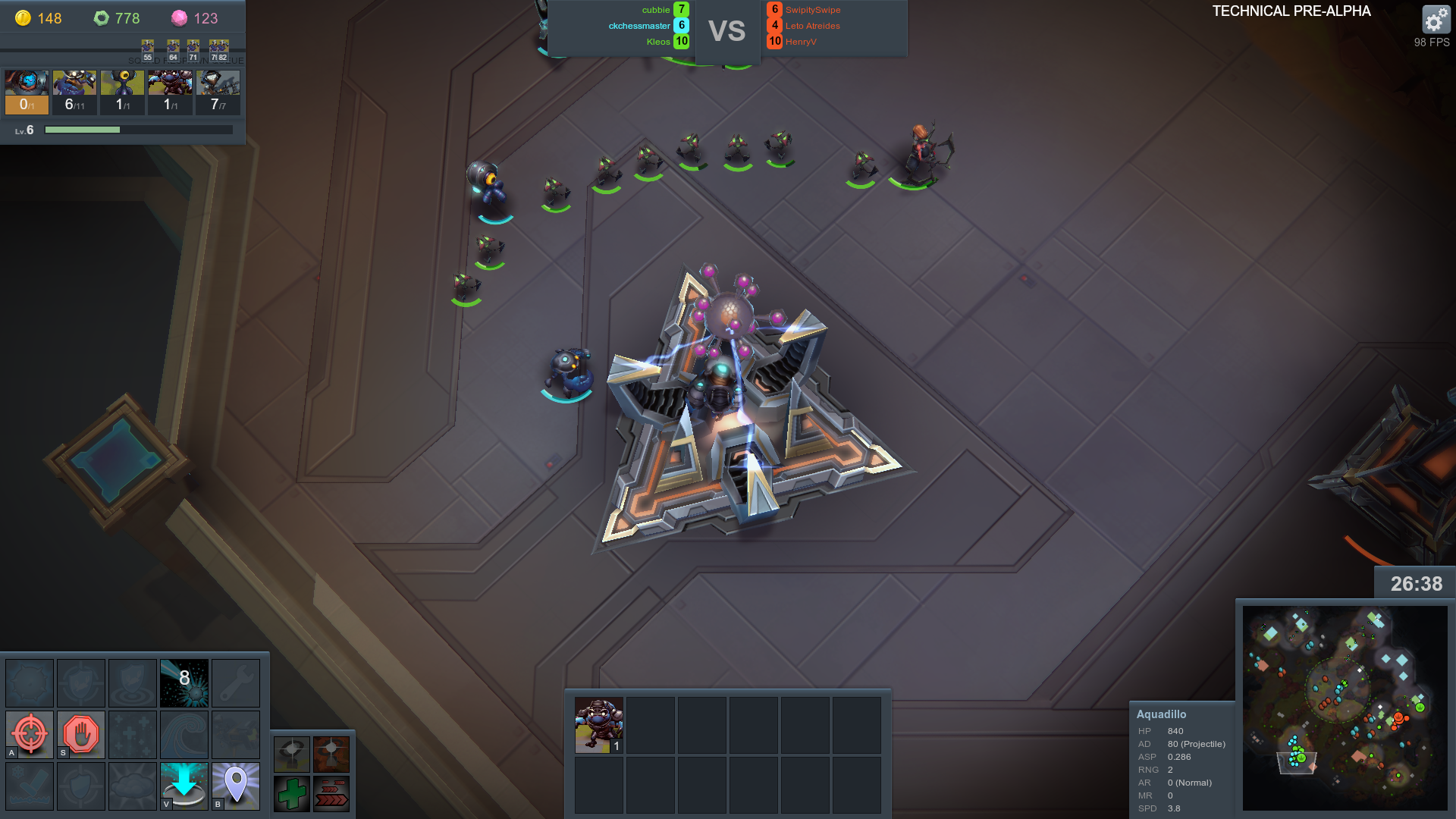Select the squad portrait showing 7/7
The height and width of the screenshot is (819, 1456).
click(x=218, y=92)
